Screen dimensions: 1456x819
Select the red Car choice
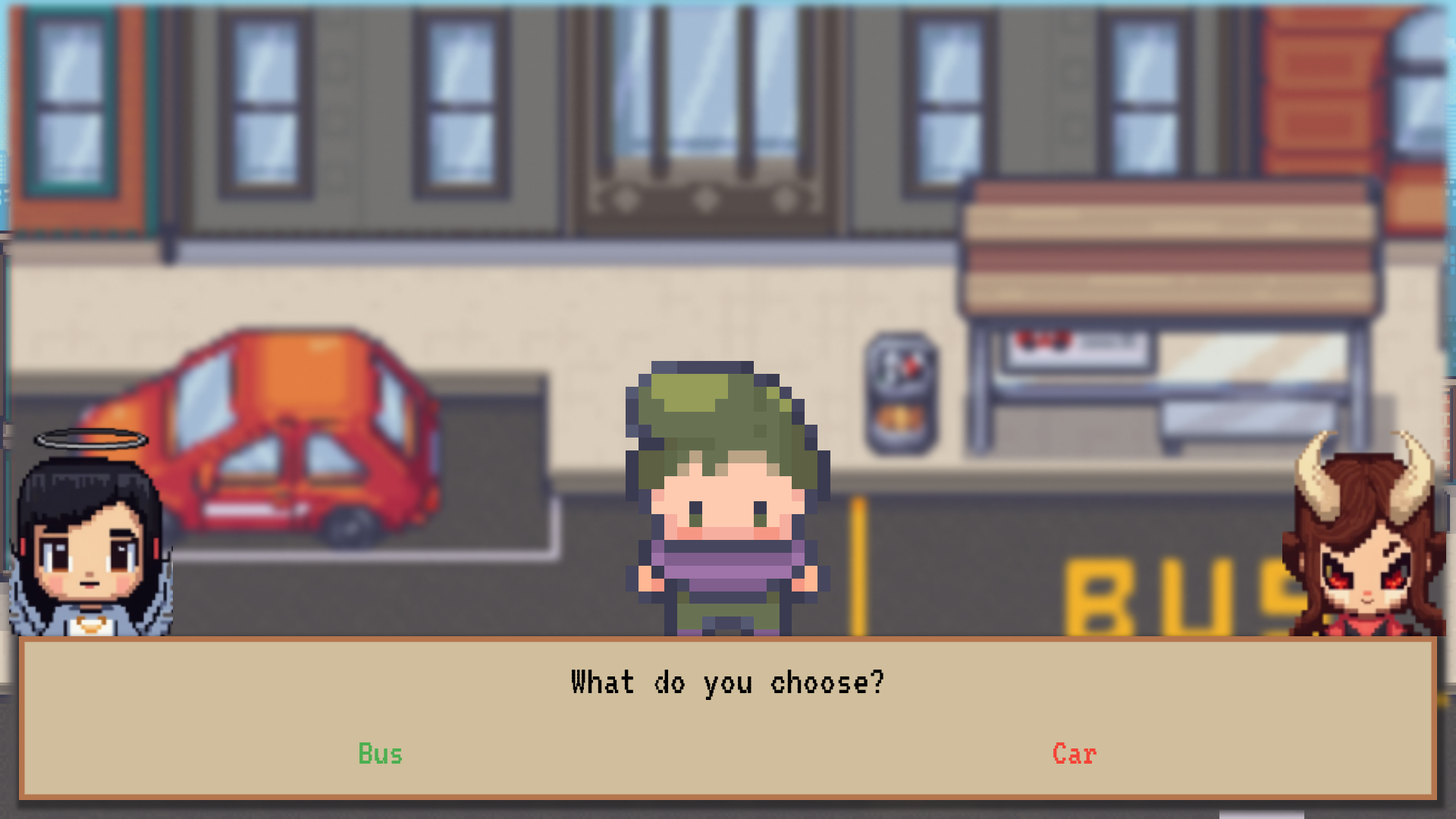(1074, 754)
